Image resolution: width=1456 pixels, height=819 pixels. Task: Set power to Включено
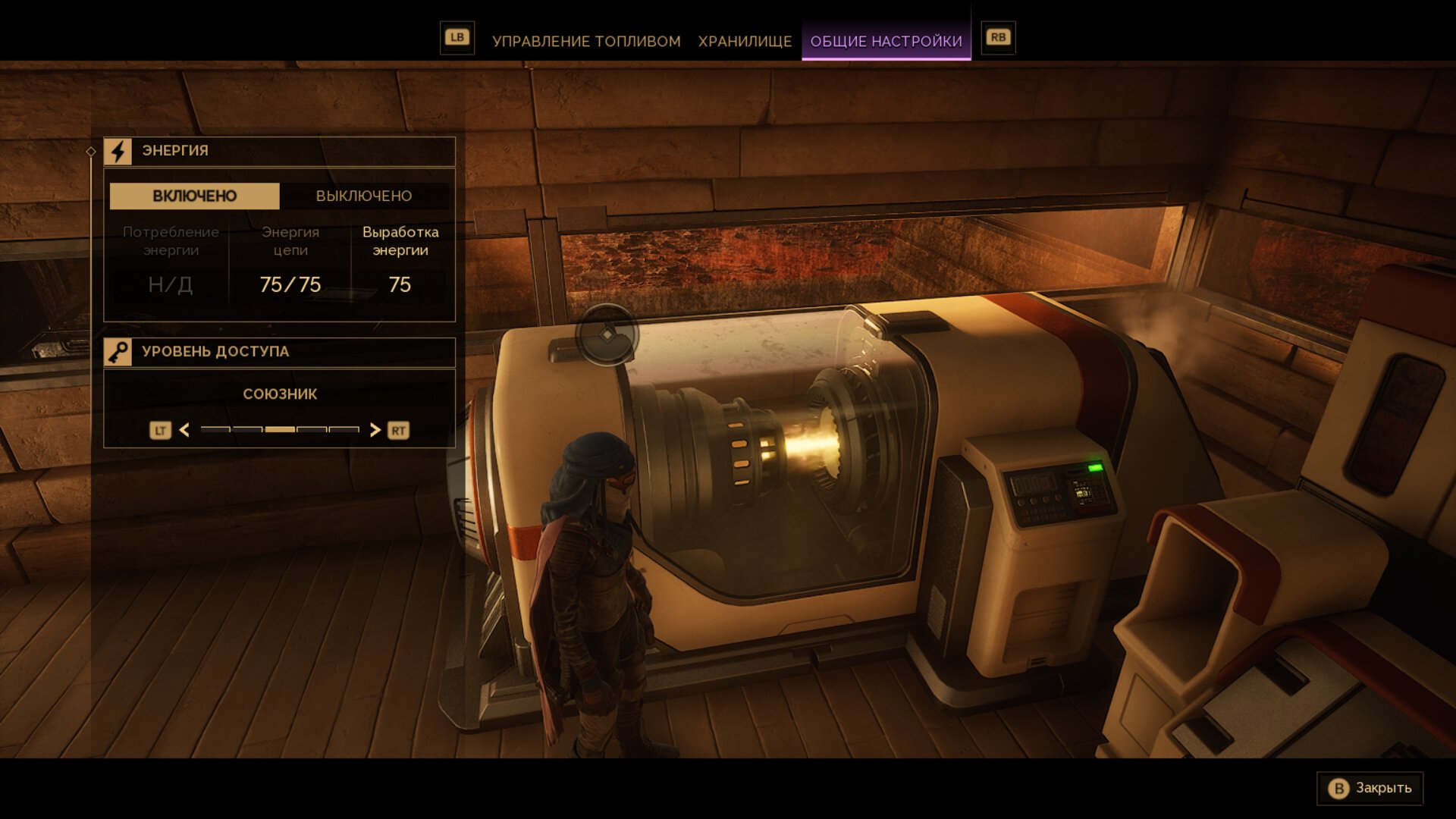[195, 196]
